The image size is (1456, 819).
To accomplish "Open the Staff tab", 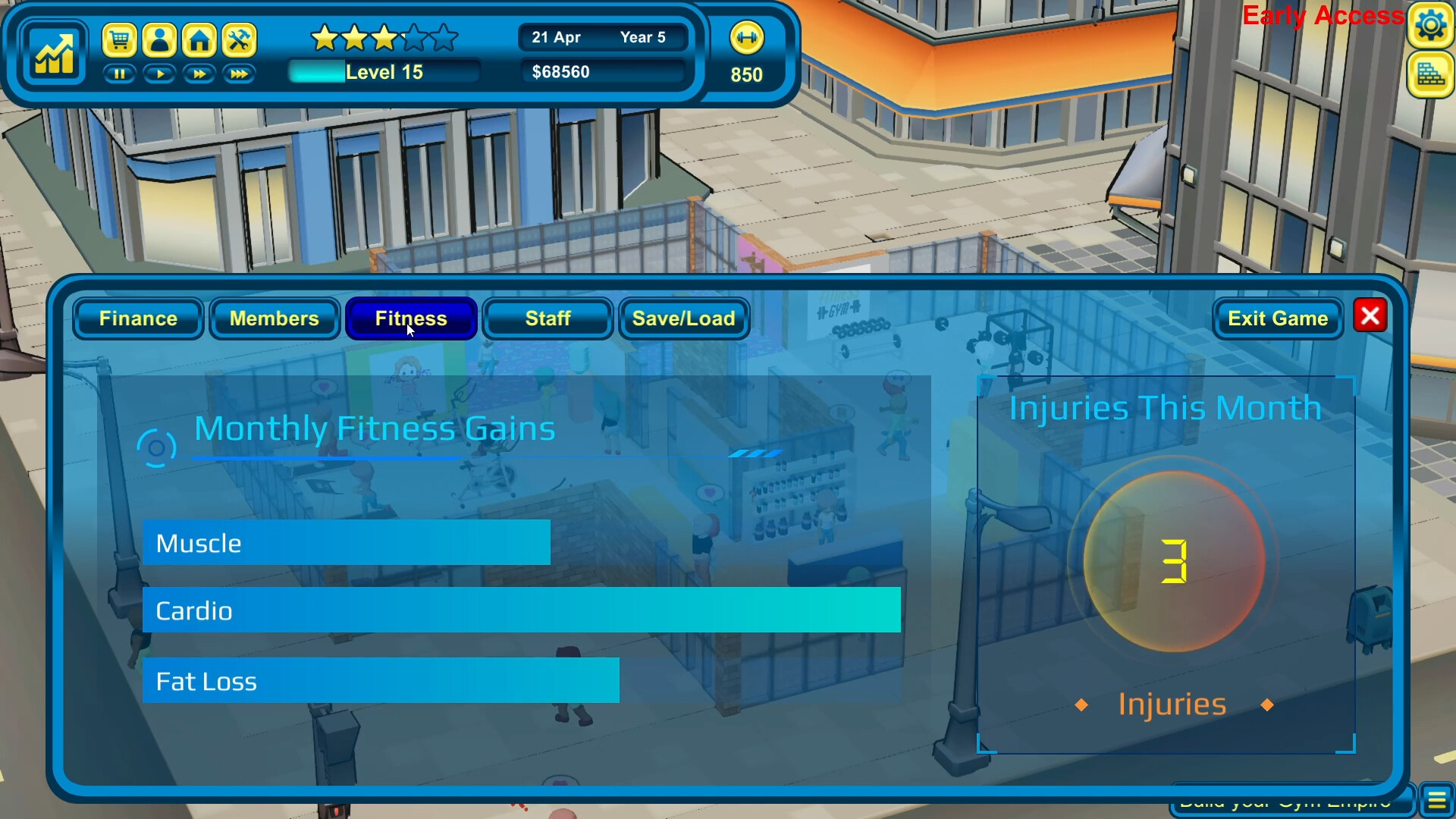I will pyautogui.click(x=548, y=318).
